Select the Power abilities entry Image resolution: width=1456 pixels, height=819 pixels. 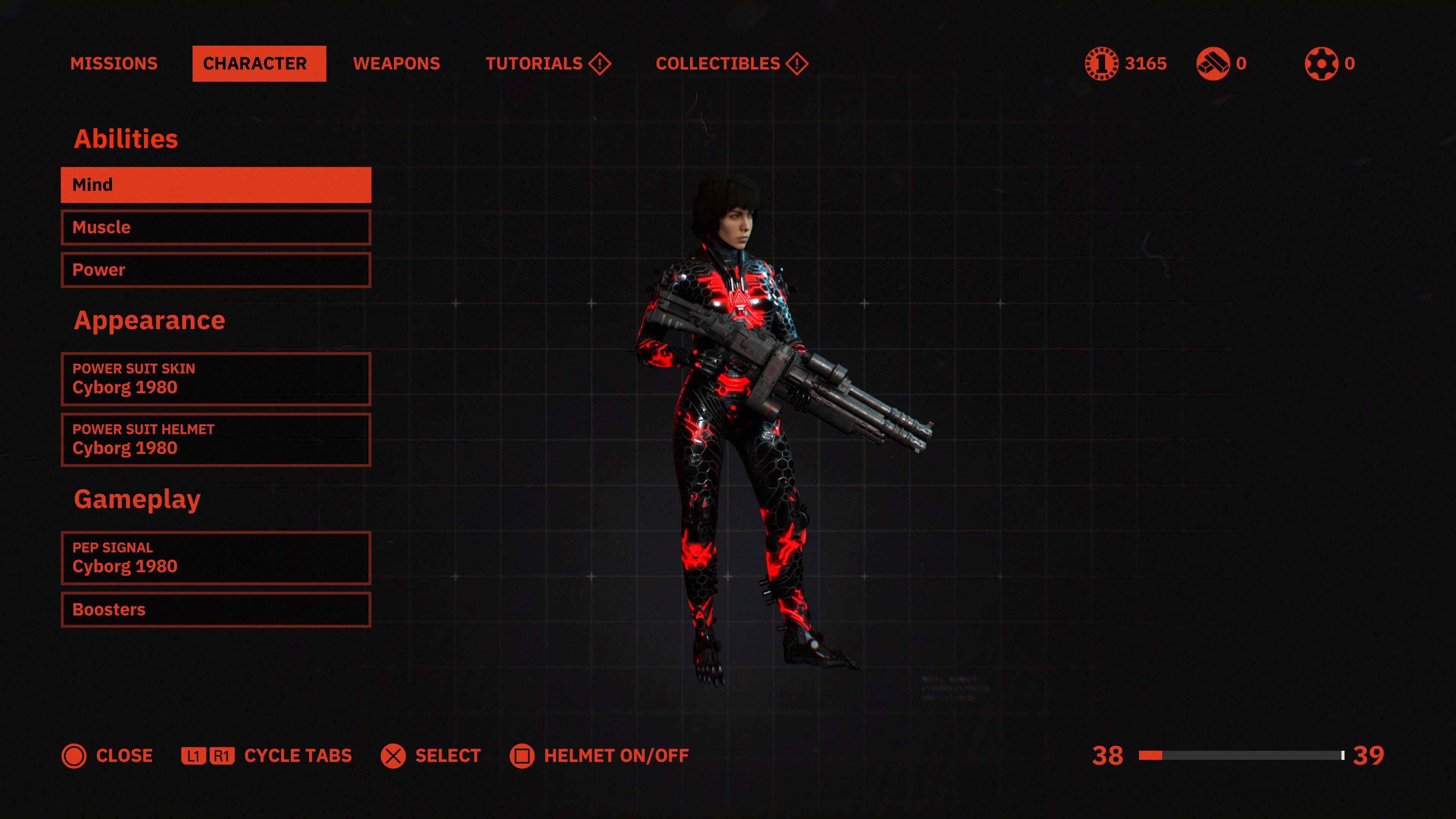pyautogui.click(x=216, y=270)
